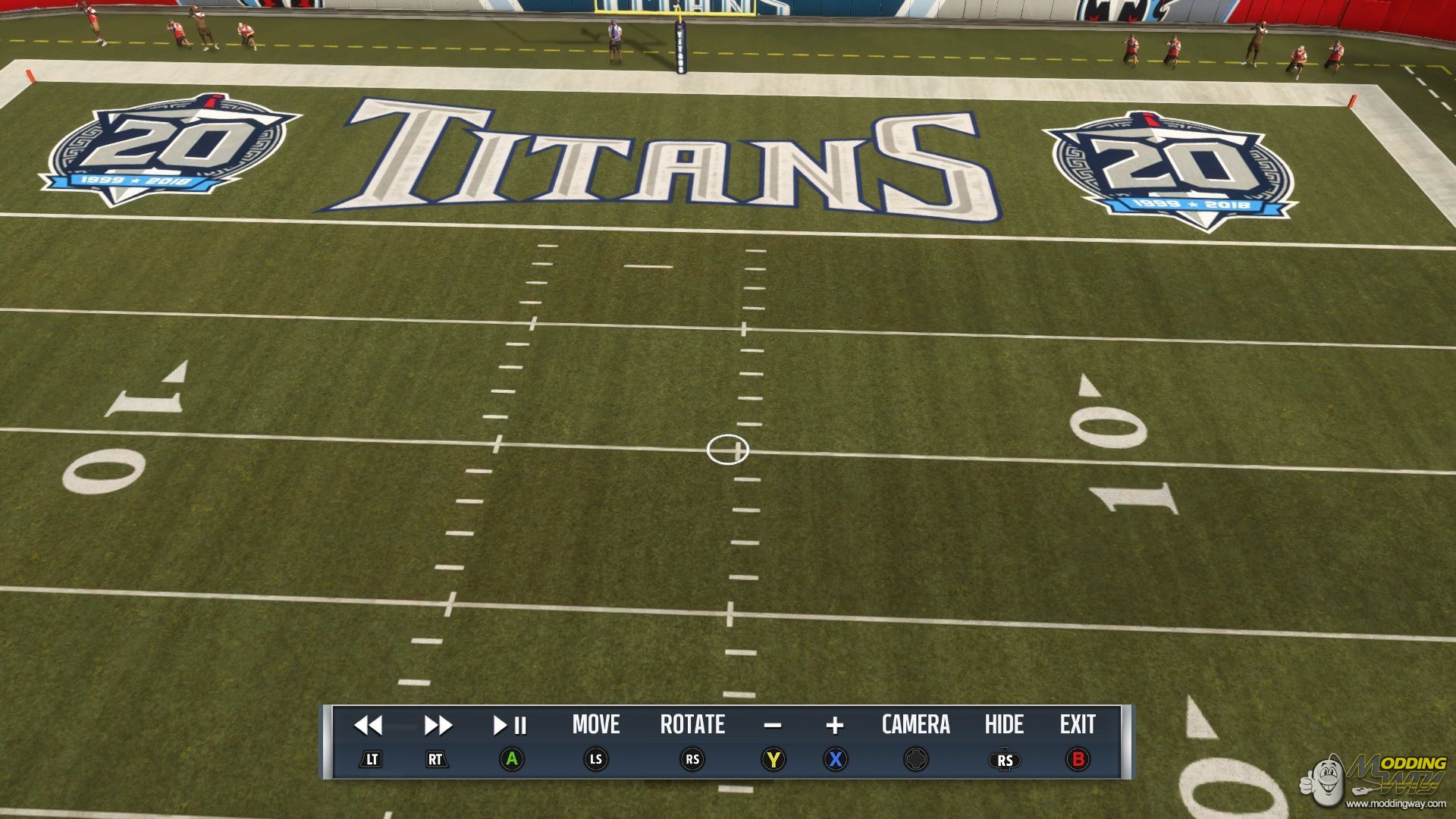Toggle play/pause on the replay
Viewport: 1456px width, 819px height.
[510, 726]
